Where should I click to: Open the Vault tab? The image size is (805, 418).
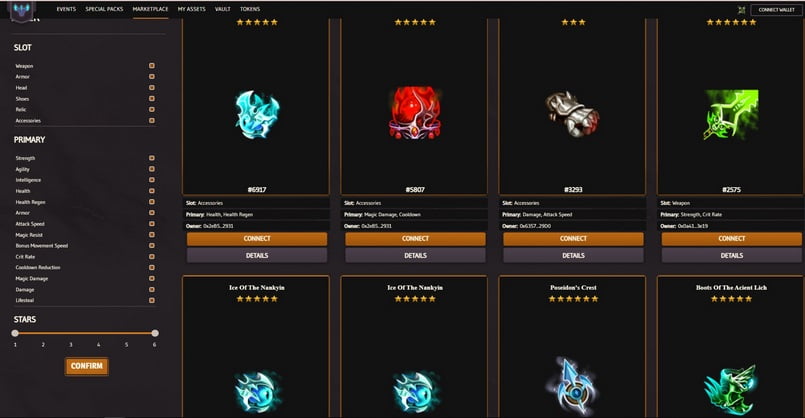click(x=222, y=8)
